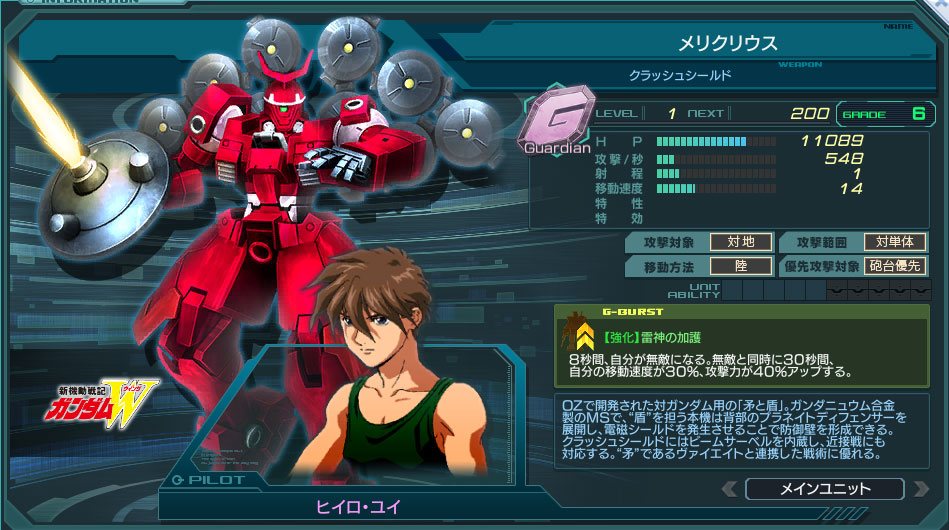The width and height of the screenshot is (949, 530).
Task: Click the メインユニット button
Action: [824, 489]
